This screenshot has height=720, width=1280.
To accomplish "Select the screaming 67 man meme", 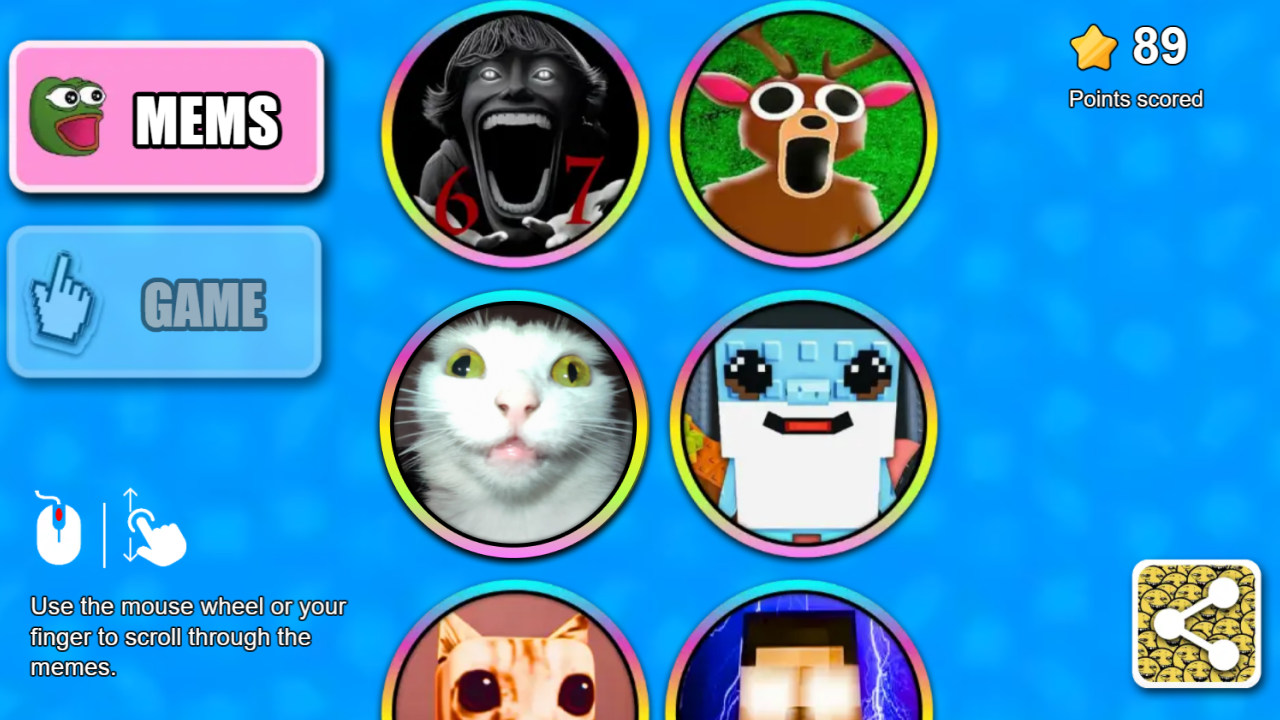I will (516, 137).
